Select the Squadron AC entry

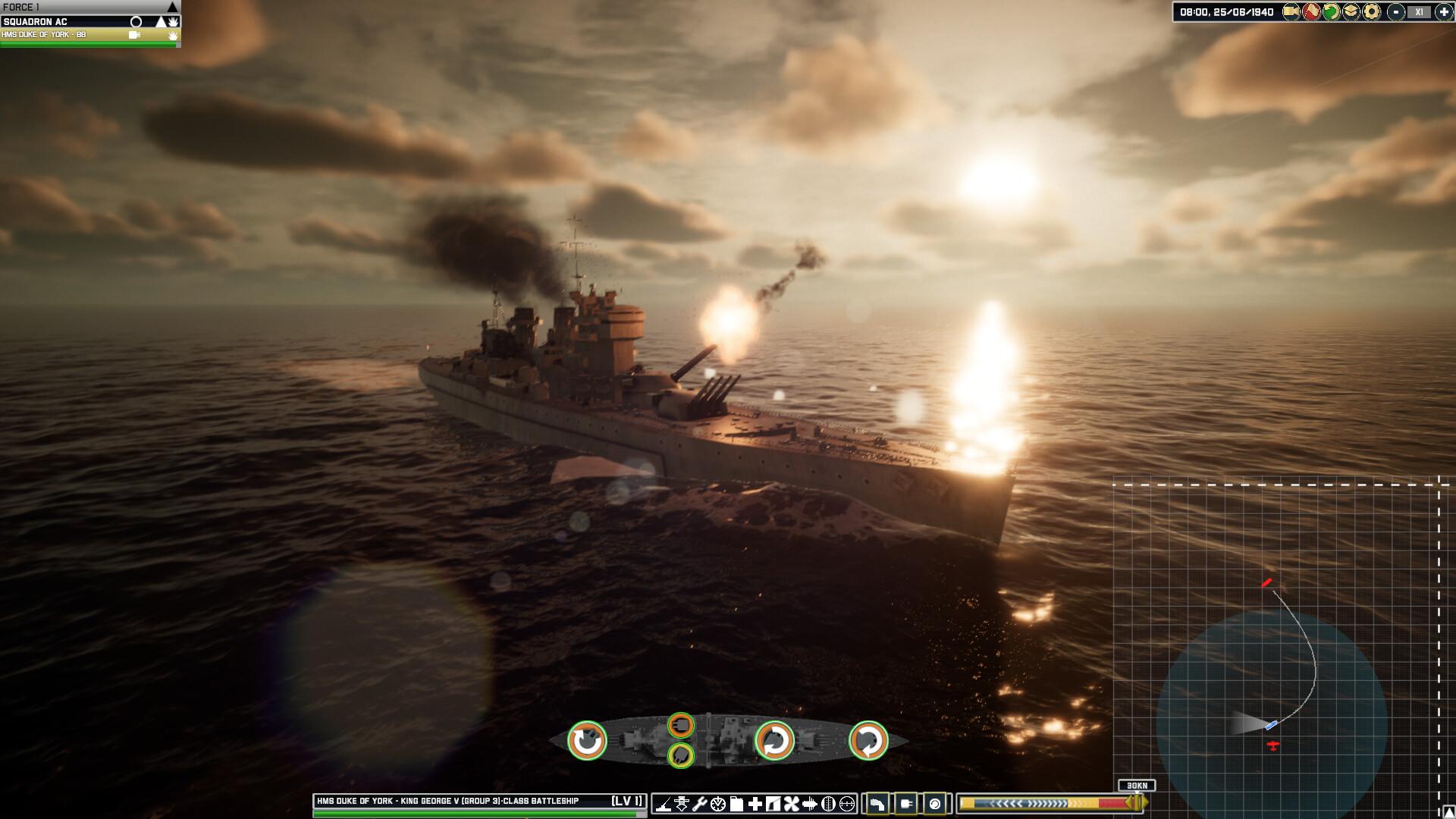pyautogui.click(x=61, y=22)
